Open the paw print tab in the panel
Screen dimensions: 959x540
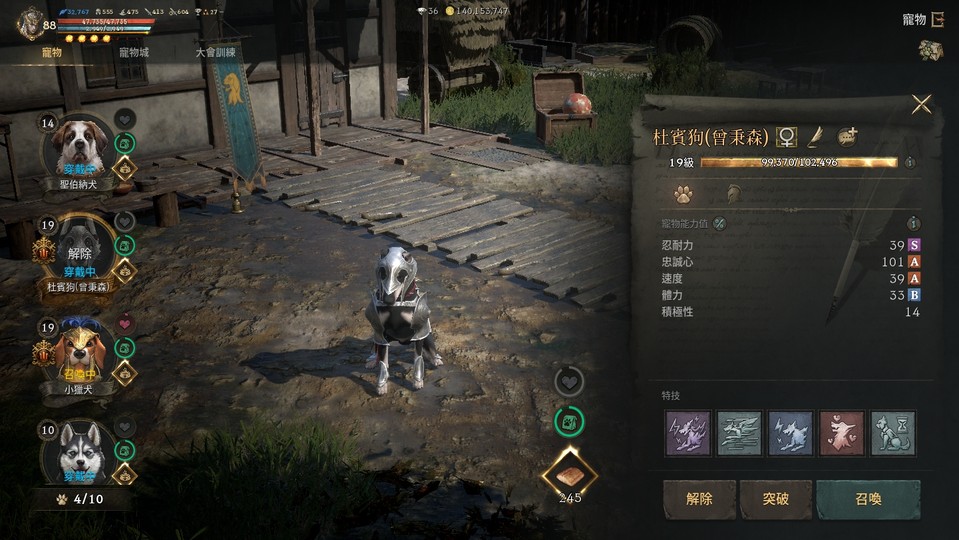683,193
